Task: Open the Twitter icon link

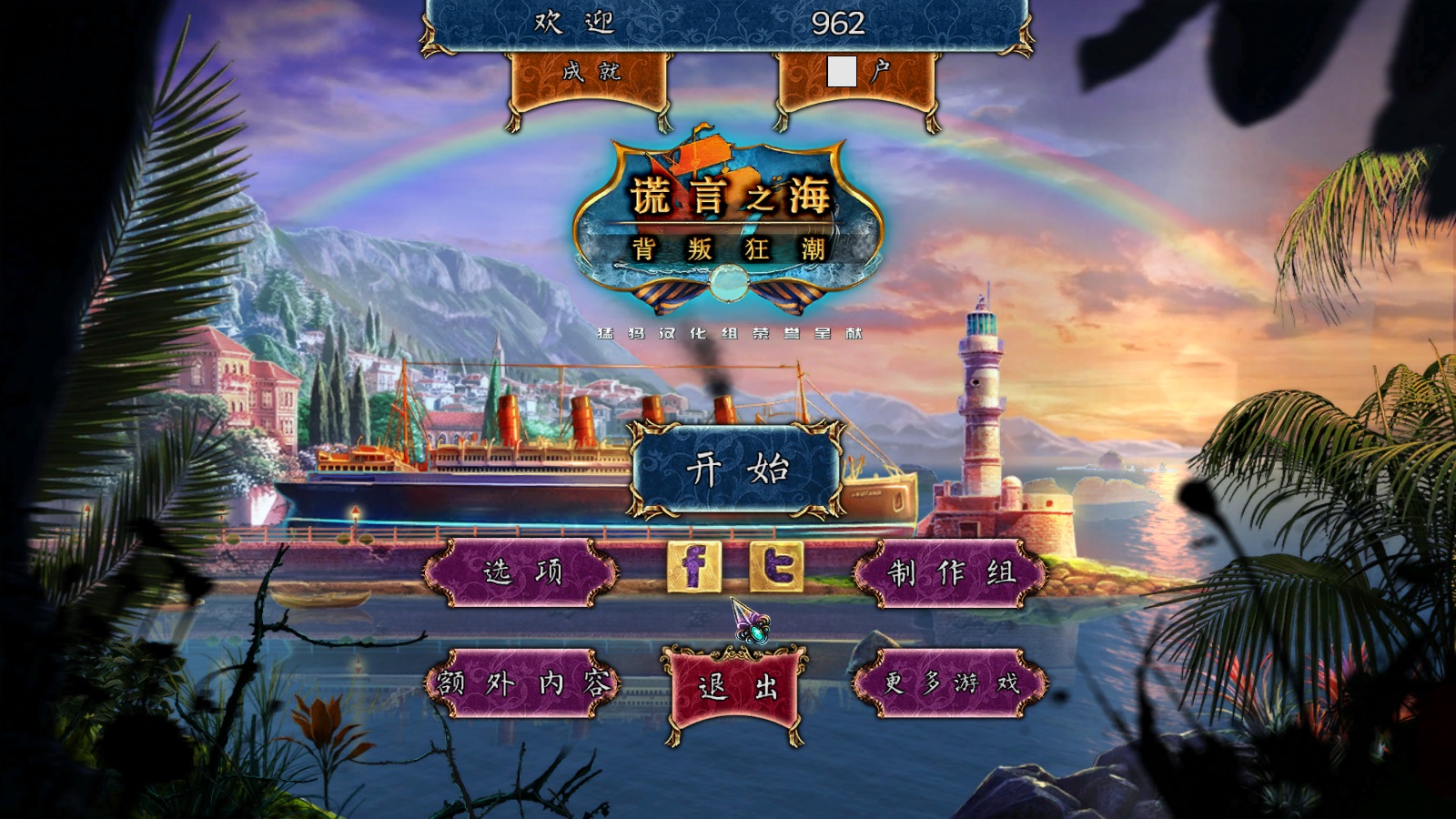Action: 776,566
